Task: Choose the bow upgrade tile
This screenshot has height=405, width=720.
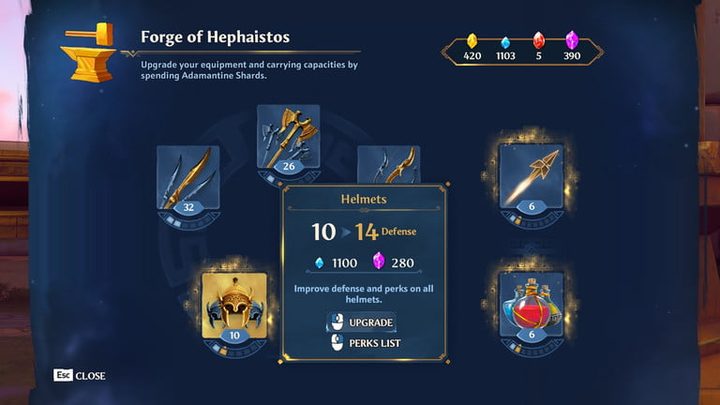Action: tap(389, 163)
